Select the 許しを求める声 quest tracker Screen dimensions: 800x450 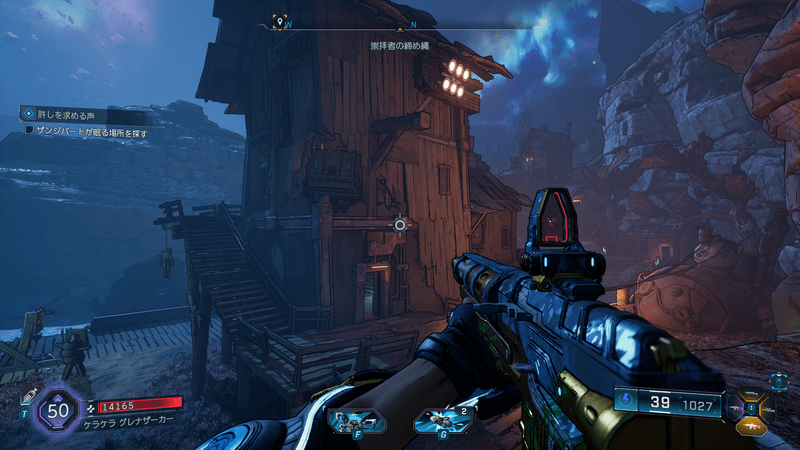tap(62, 115)
